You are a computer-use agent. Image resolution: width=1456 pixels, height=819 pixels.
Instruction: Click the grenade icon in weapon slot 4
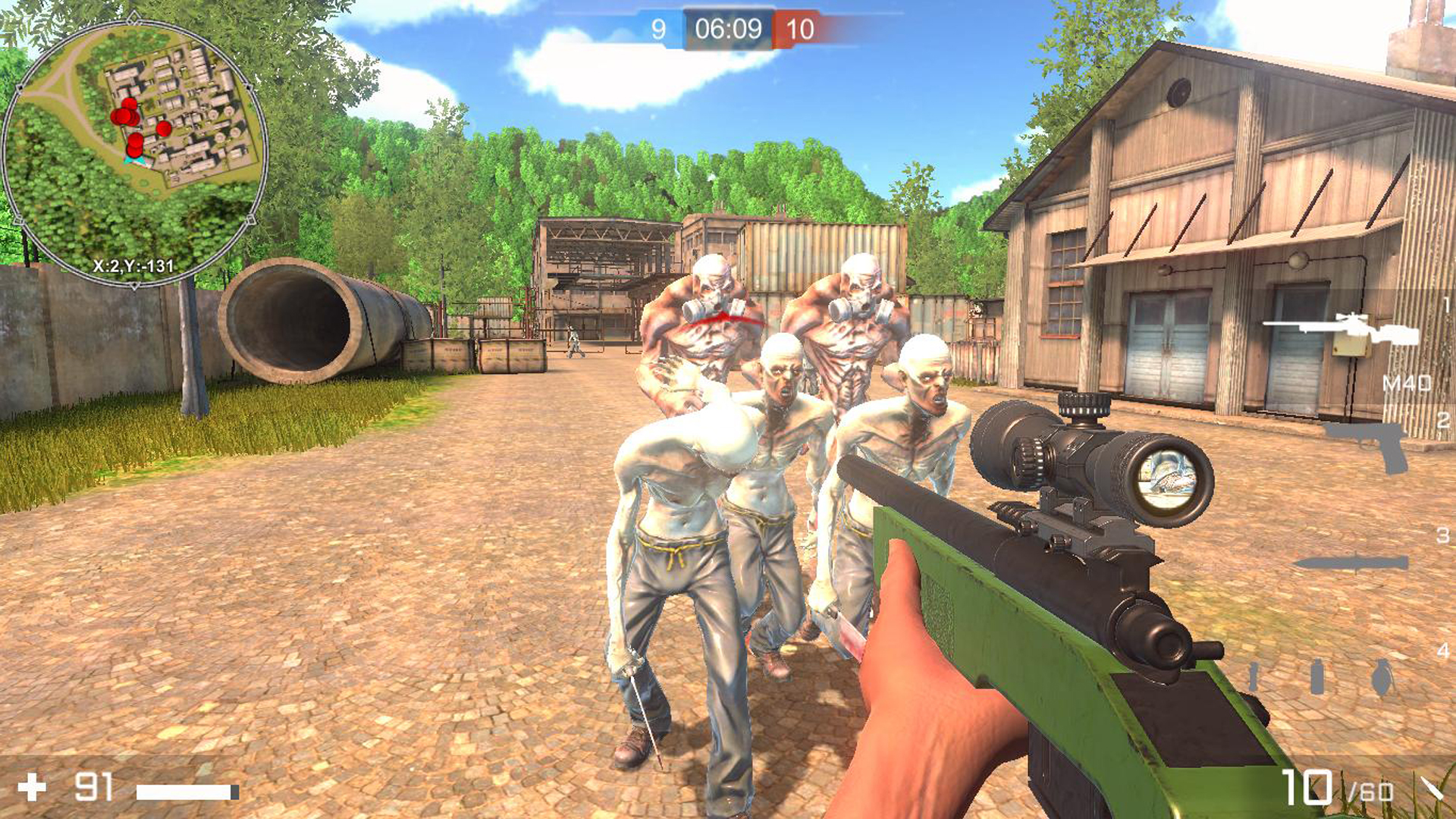coord(1382,677)
